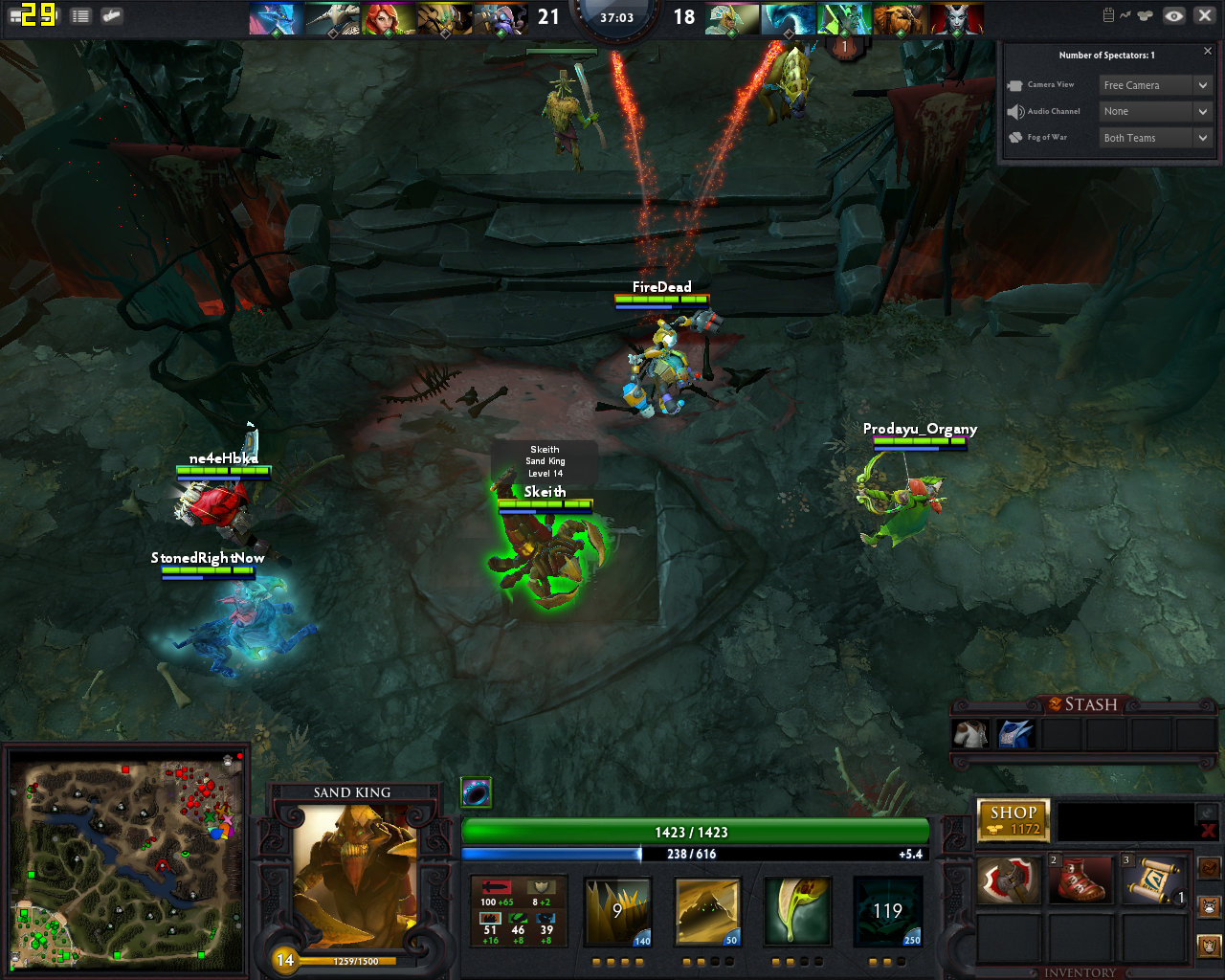Close the spectator options panel
The width and height of the screenshot is (1225, 980).
[1208, 52]
